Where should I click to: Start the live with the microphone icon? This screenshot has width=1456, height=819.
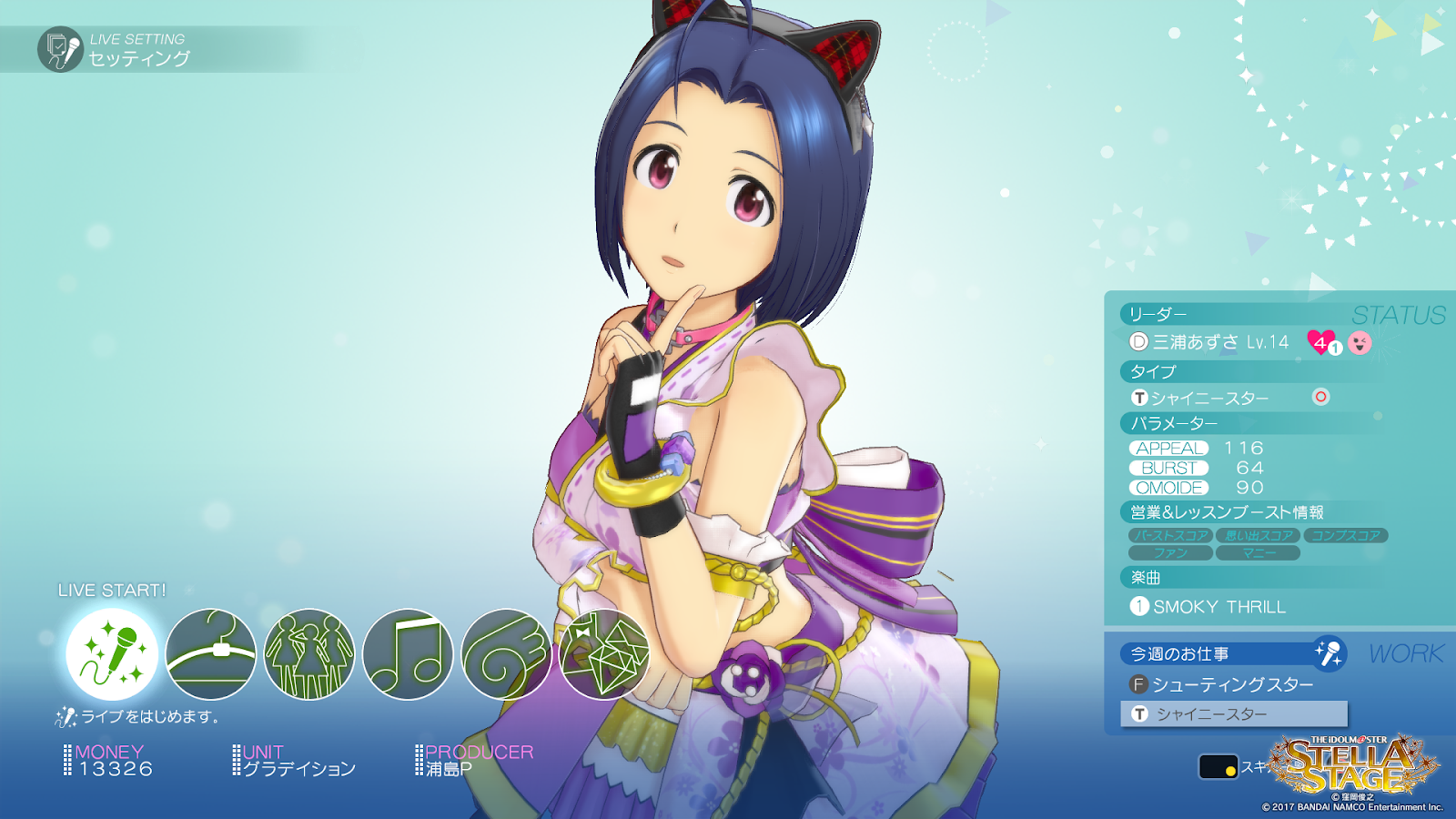pos(112,654)
